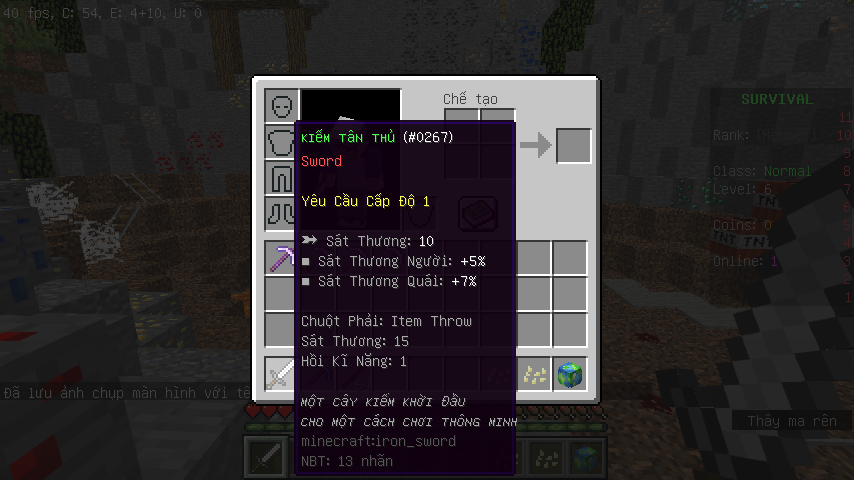The height and width of the screenshot is (480, 854).
Task: Open the recipe book
Action: pyautogui.click(x=478, y=213)
